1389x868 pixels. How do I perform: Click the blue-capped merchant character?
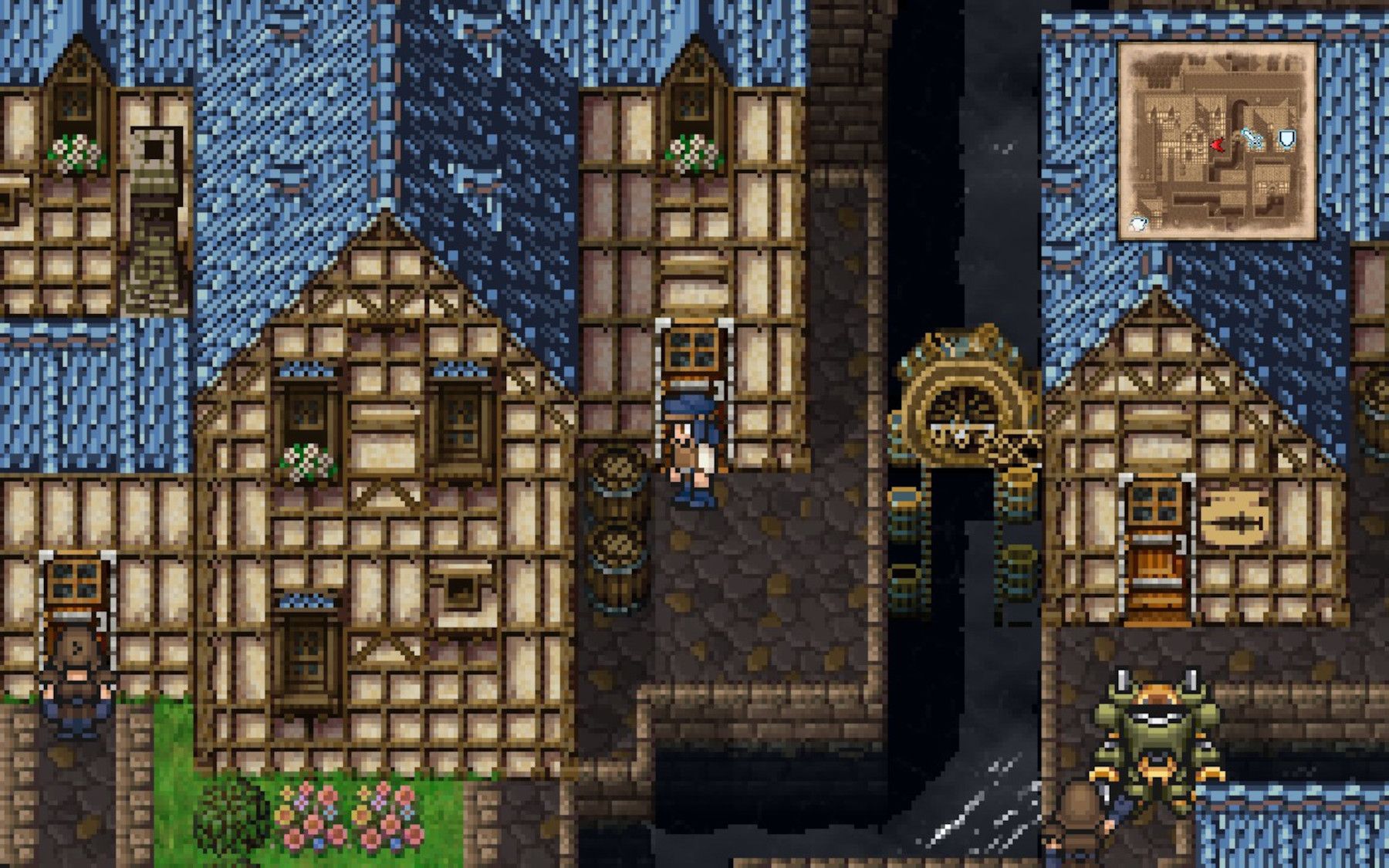click(688, 448)
